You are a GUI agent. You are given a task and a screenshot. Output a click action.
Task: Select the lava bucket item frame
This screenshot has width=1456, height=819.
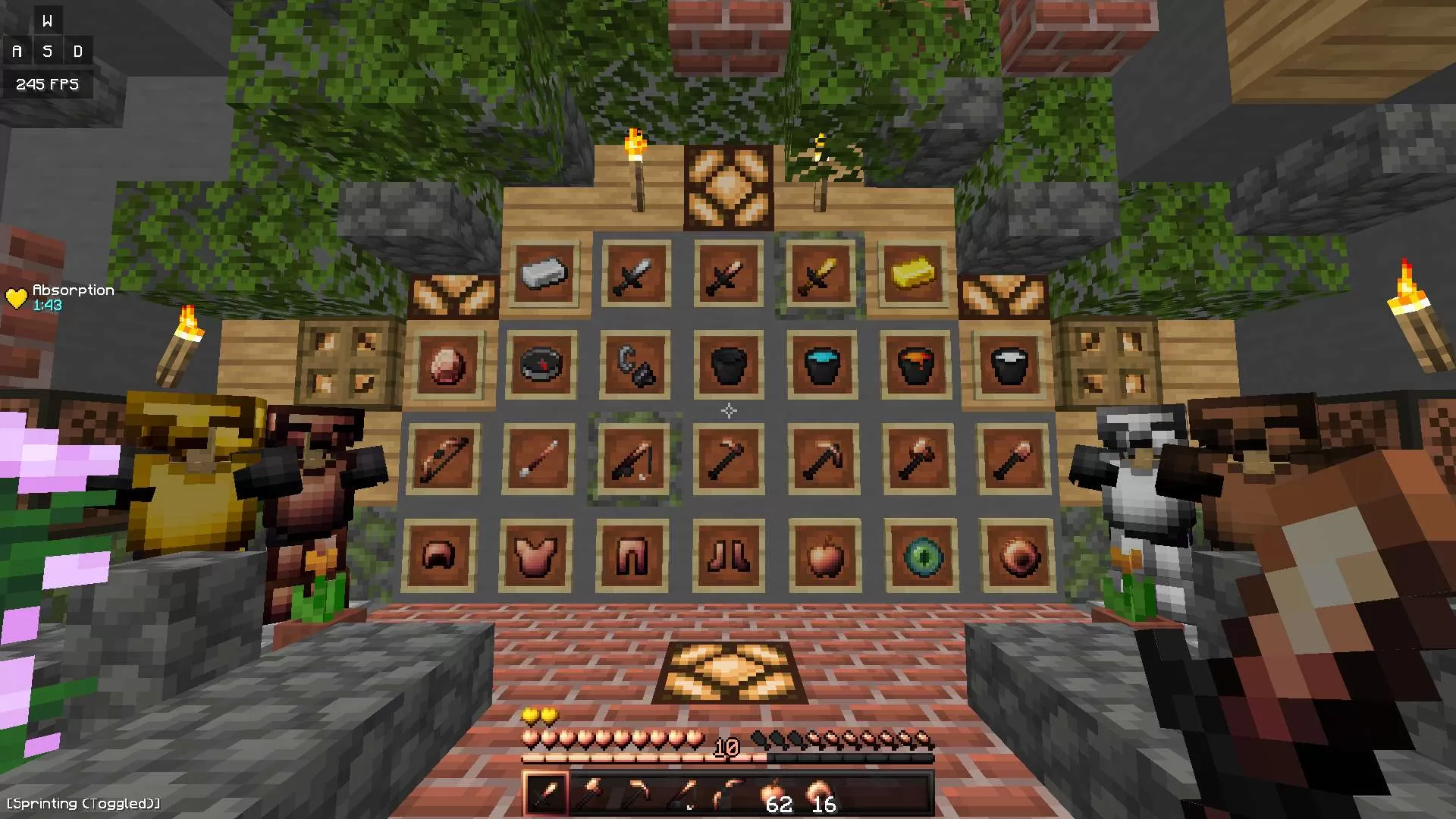coord(915,364)
